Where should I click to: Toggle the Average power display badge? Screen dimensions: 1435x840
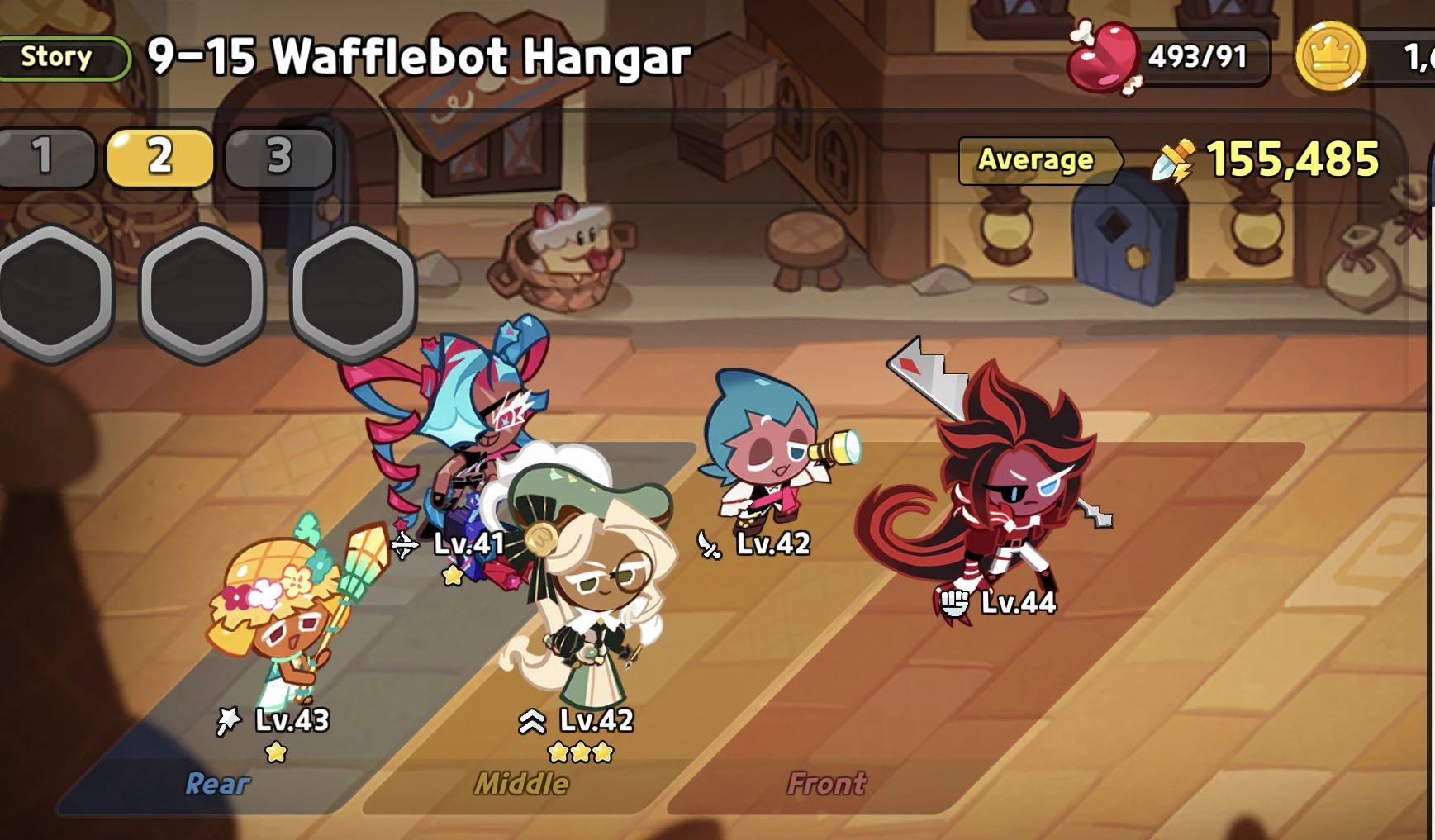point(1038,160)
